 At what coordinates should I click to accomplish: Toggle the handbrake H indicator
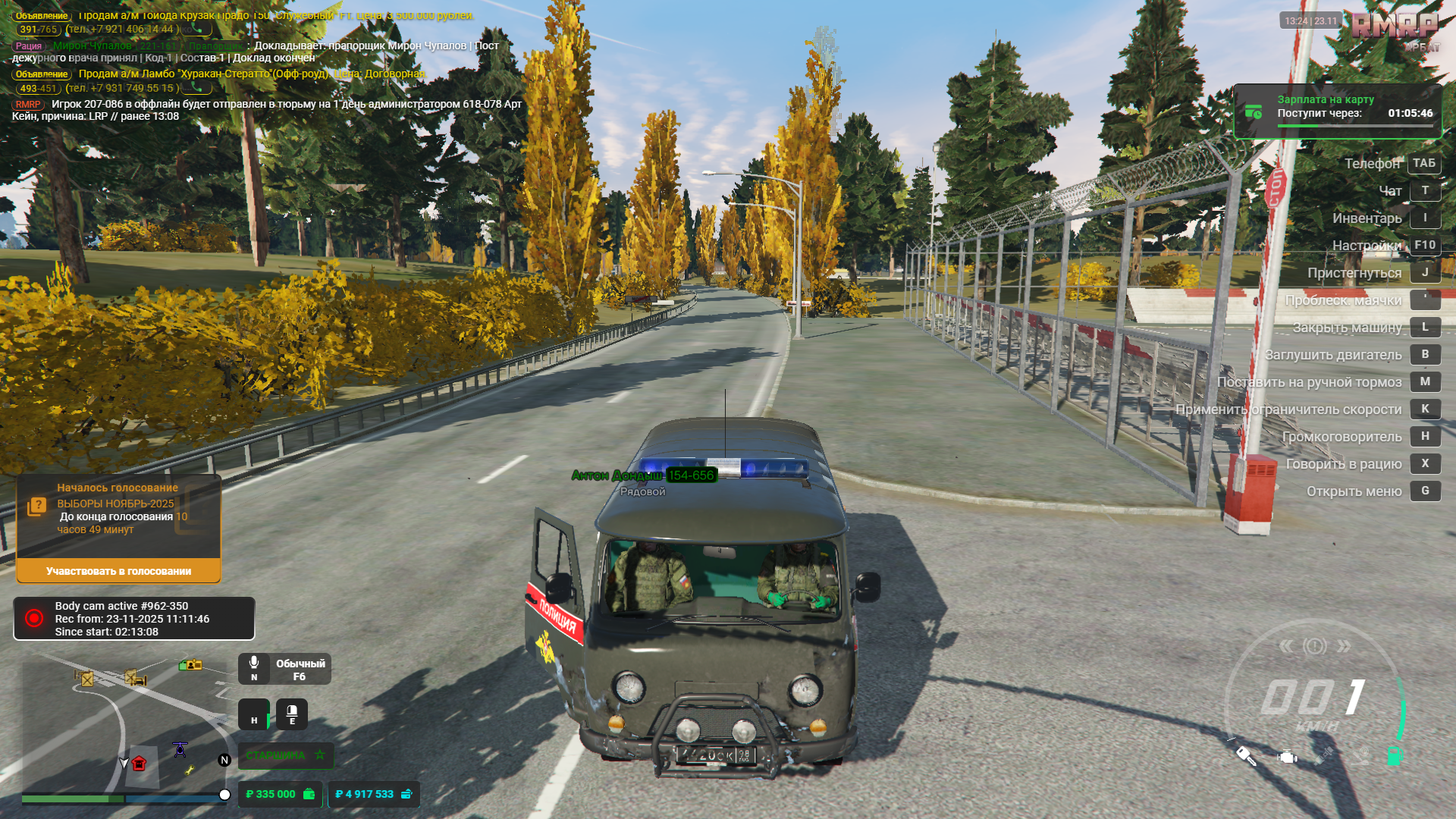254,720
